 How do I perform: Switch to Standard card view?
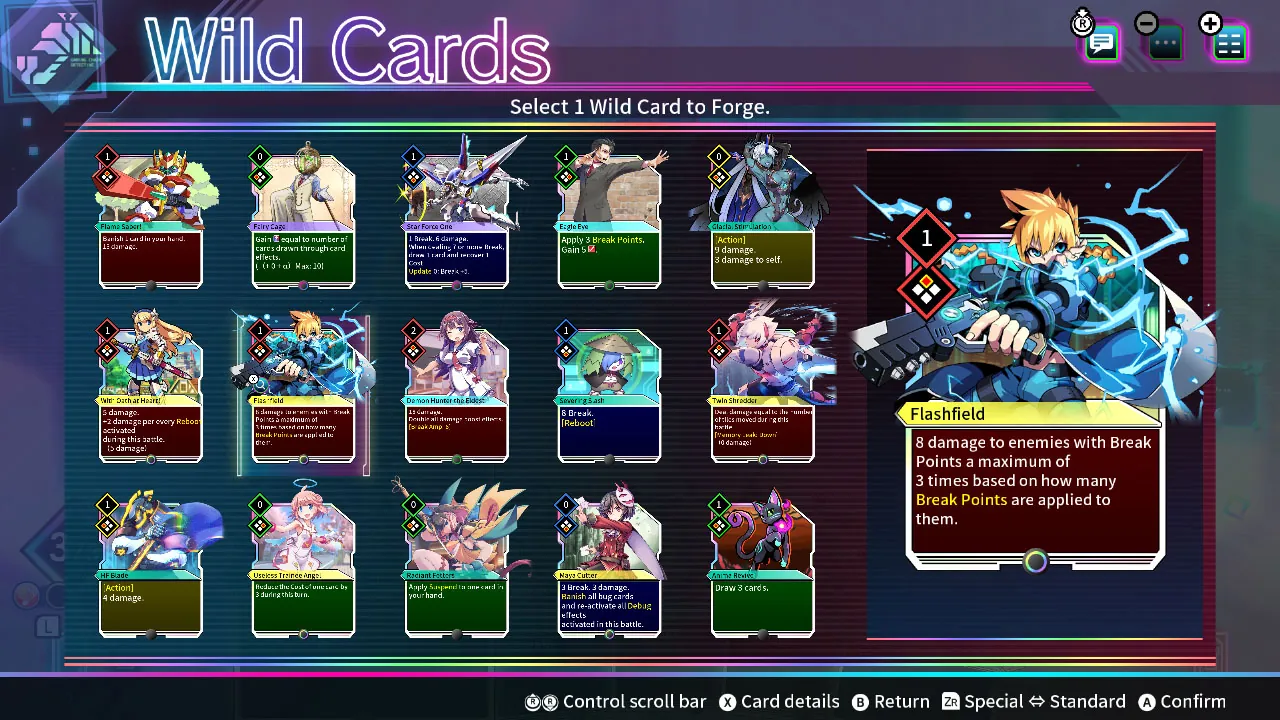[x=1087, y=701]
